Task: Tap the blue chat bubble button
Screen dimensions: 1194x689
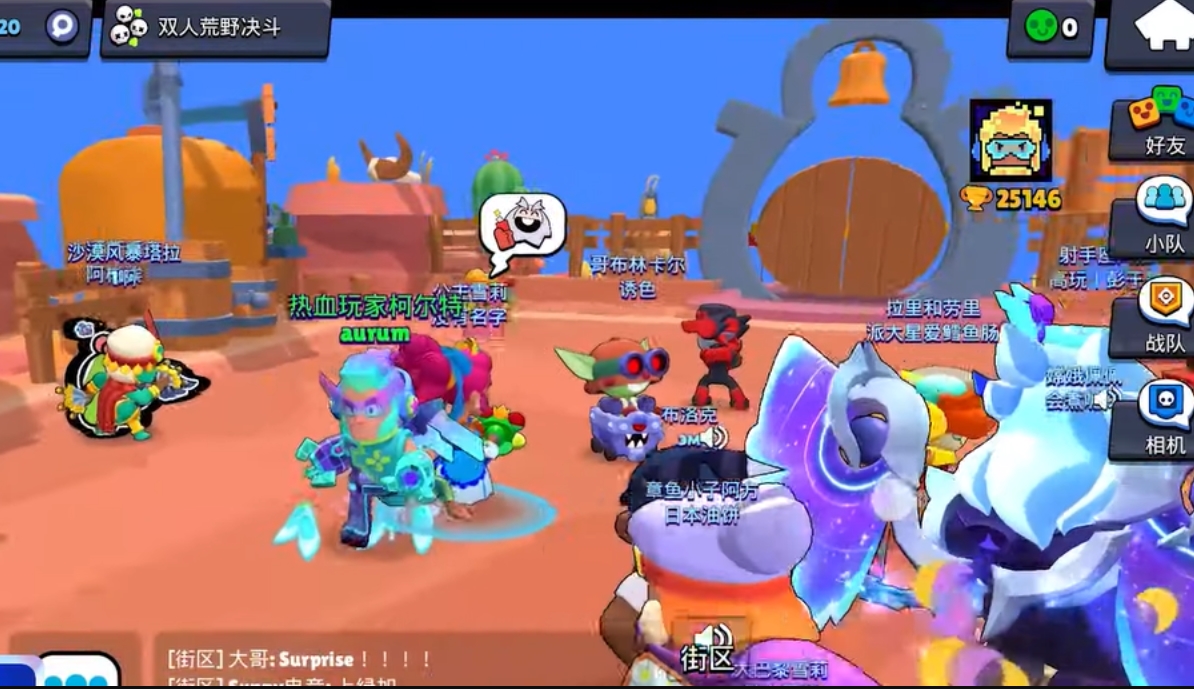Action: (78, 672)
